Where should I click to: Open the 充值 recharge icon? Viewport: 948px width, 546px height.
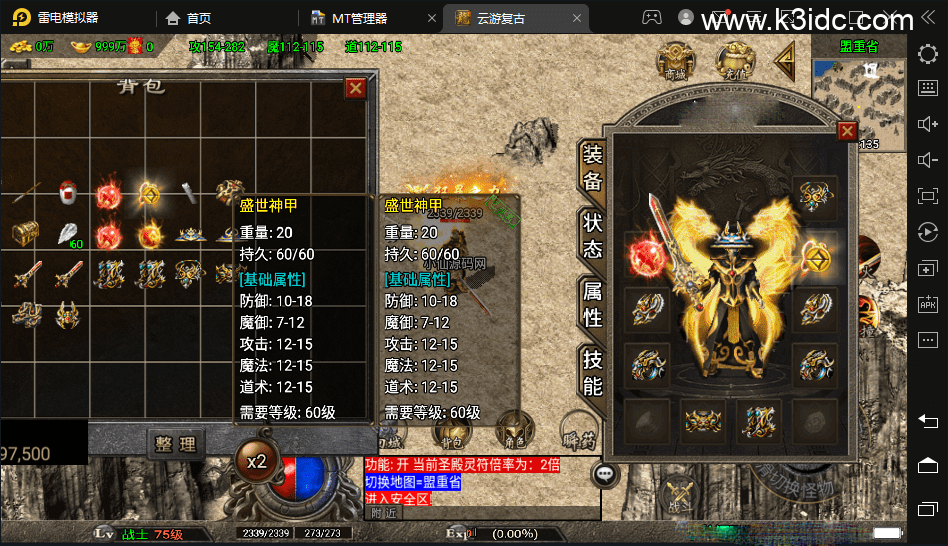[x=734, y=62]
